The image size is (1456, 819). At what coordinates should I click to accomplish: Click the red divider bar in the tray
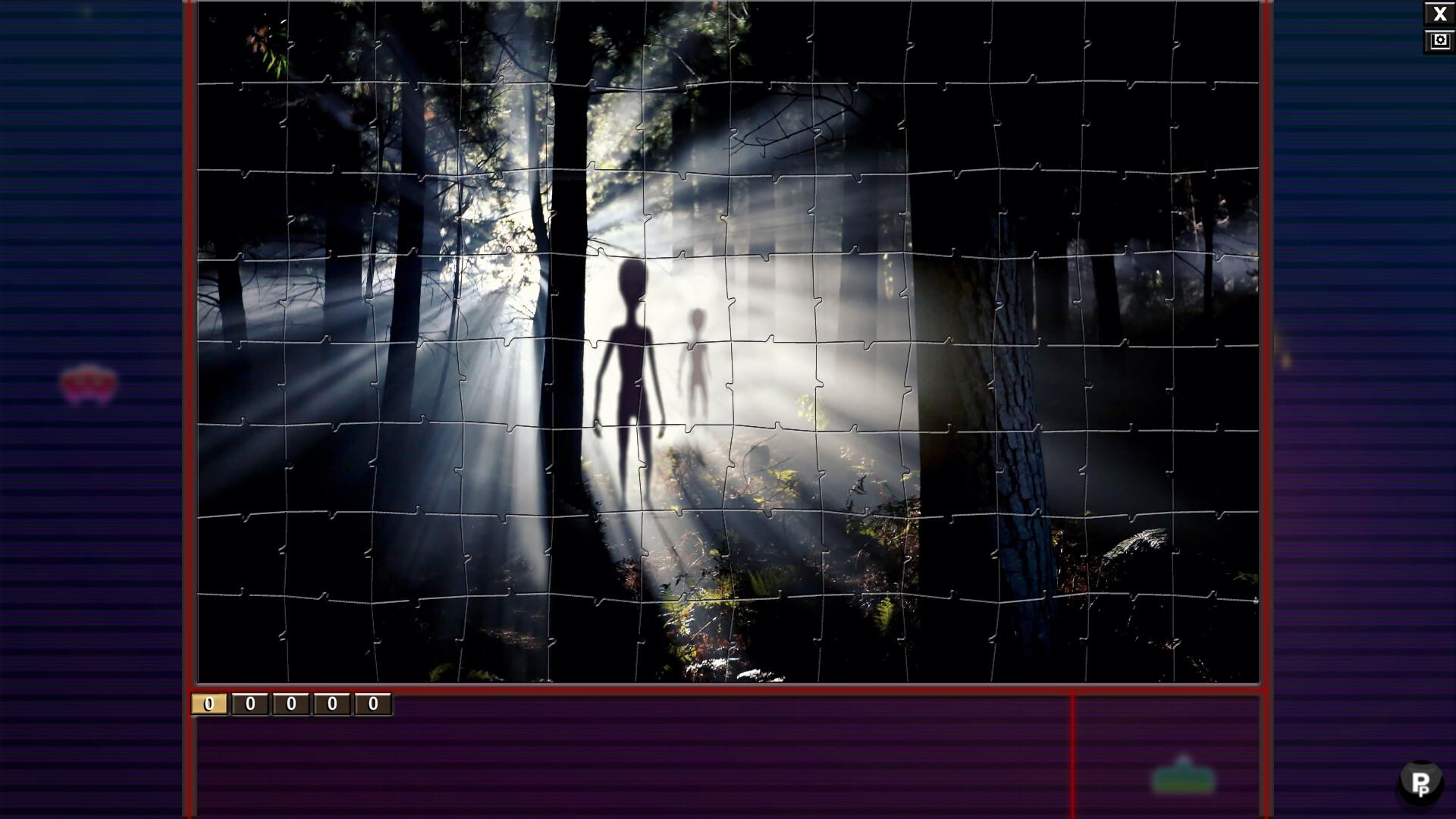click(x=1074, y=758)
